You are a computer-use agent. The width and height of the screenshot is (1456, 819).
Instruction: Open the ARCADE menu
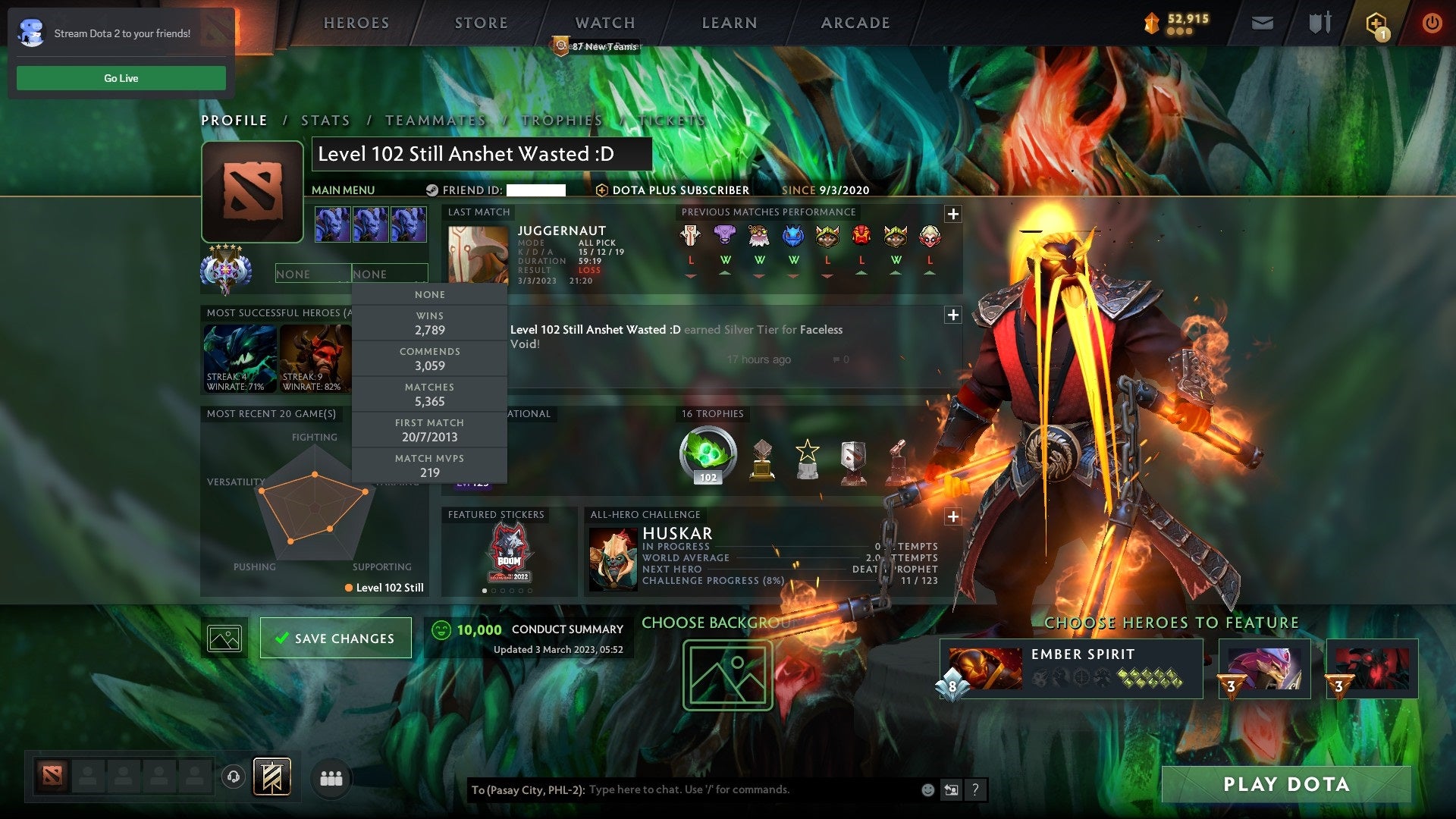854,23
